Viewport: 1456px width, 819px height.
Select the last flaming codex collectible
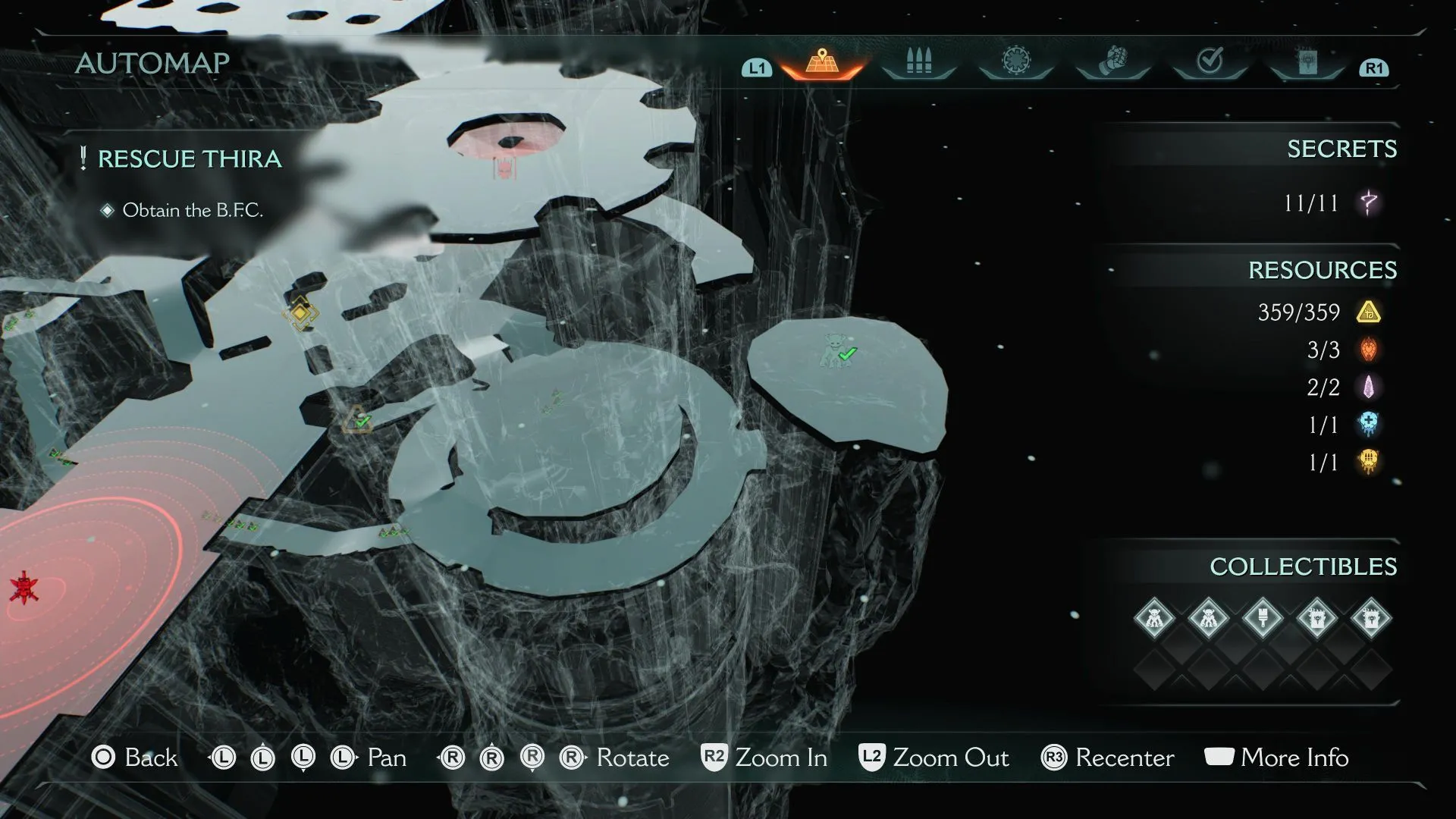pyautogui.click(x=1371, y=618)
